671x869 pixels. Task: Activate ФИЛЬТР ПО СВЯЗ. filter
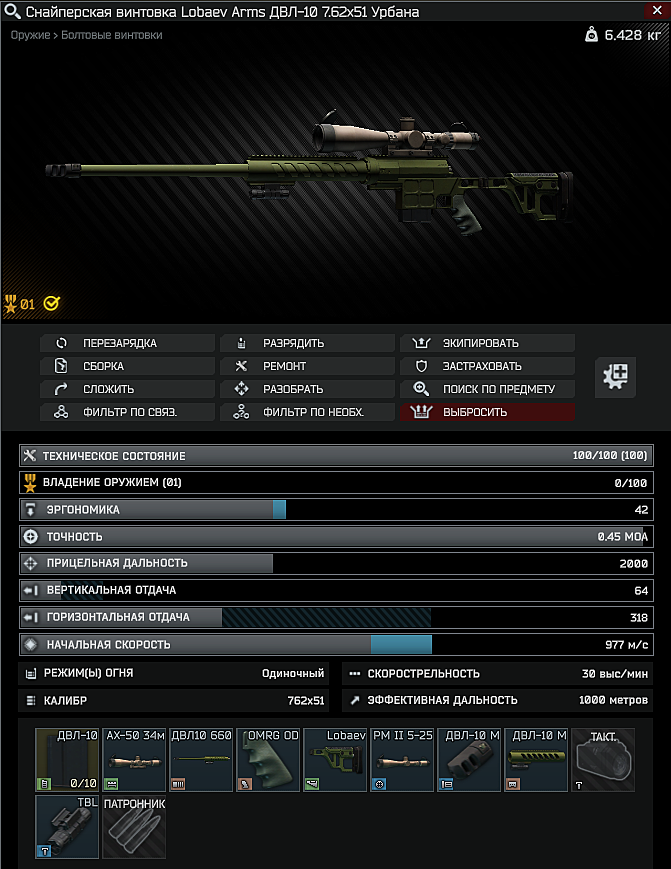tap(127, 412)
